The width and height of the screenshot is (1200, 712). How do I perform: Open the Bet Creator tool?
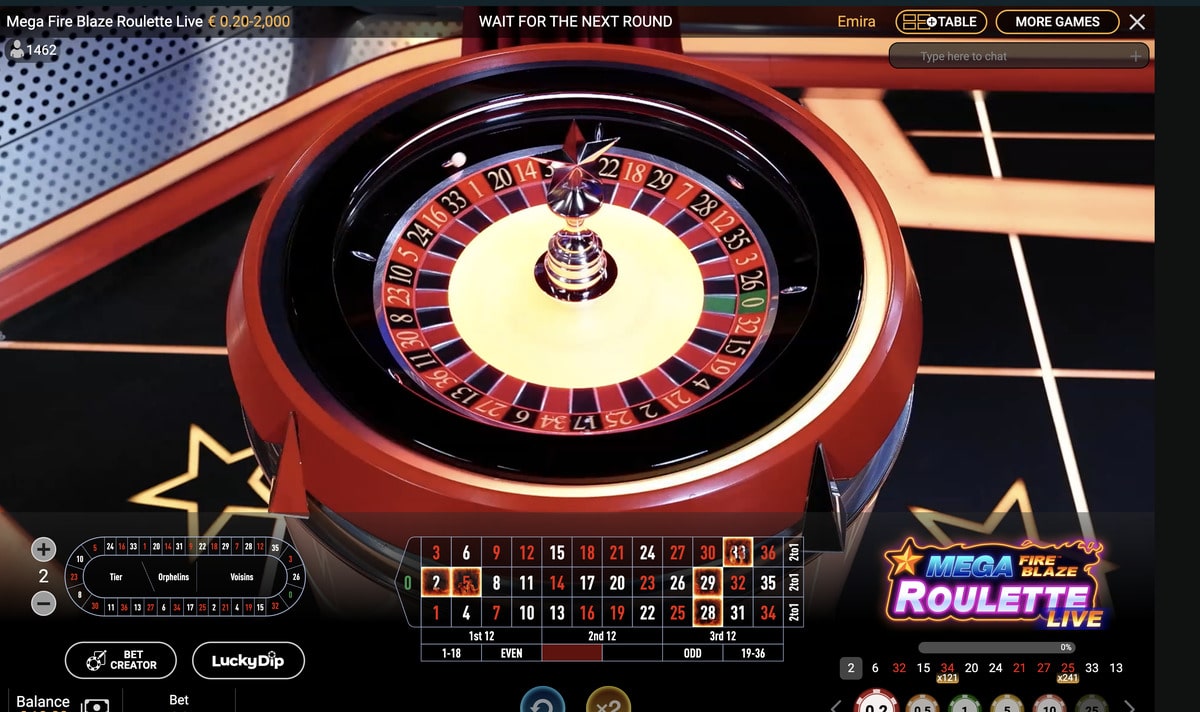pos(121,660)
